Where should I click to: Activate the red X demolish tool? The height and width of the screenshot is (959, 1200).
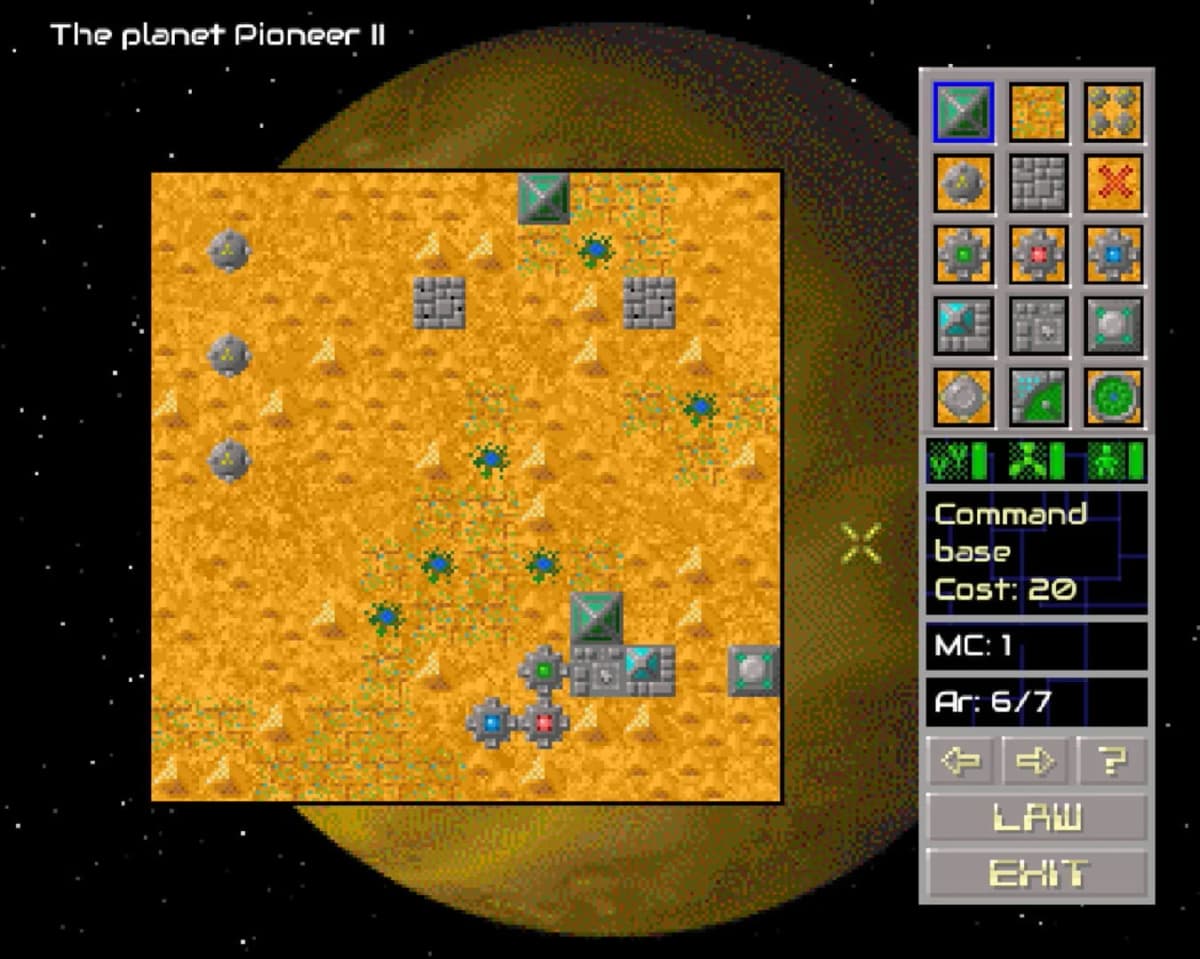pos(1113,183)
